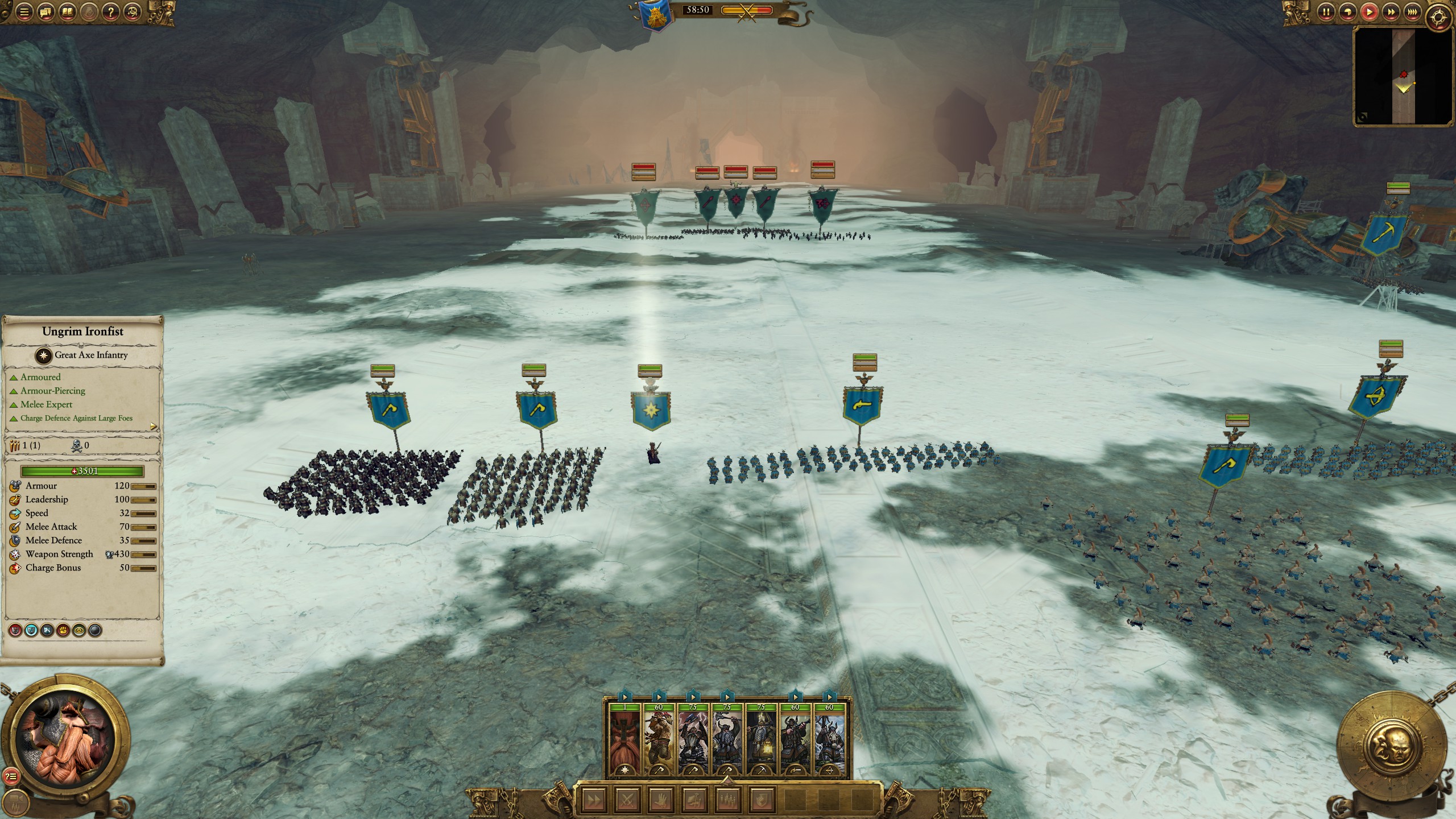Select the Thunderers handgun unit card

[x=796, y=739]
